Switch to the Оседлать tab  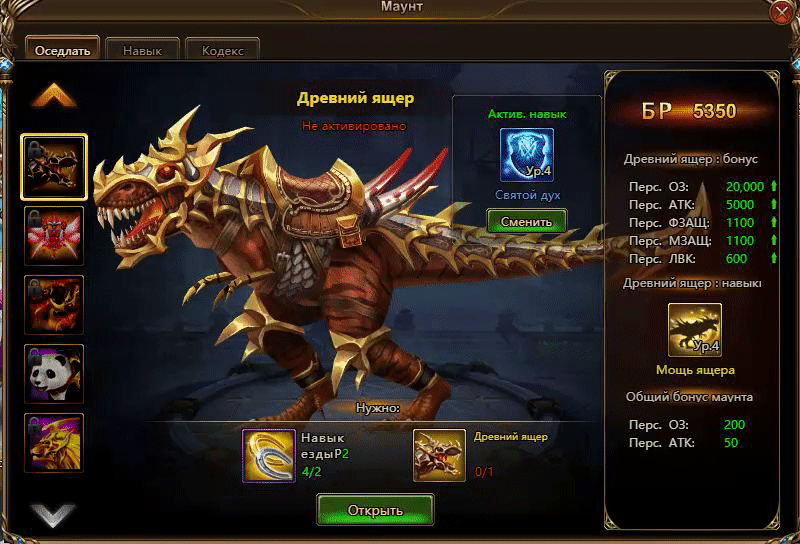62,50
